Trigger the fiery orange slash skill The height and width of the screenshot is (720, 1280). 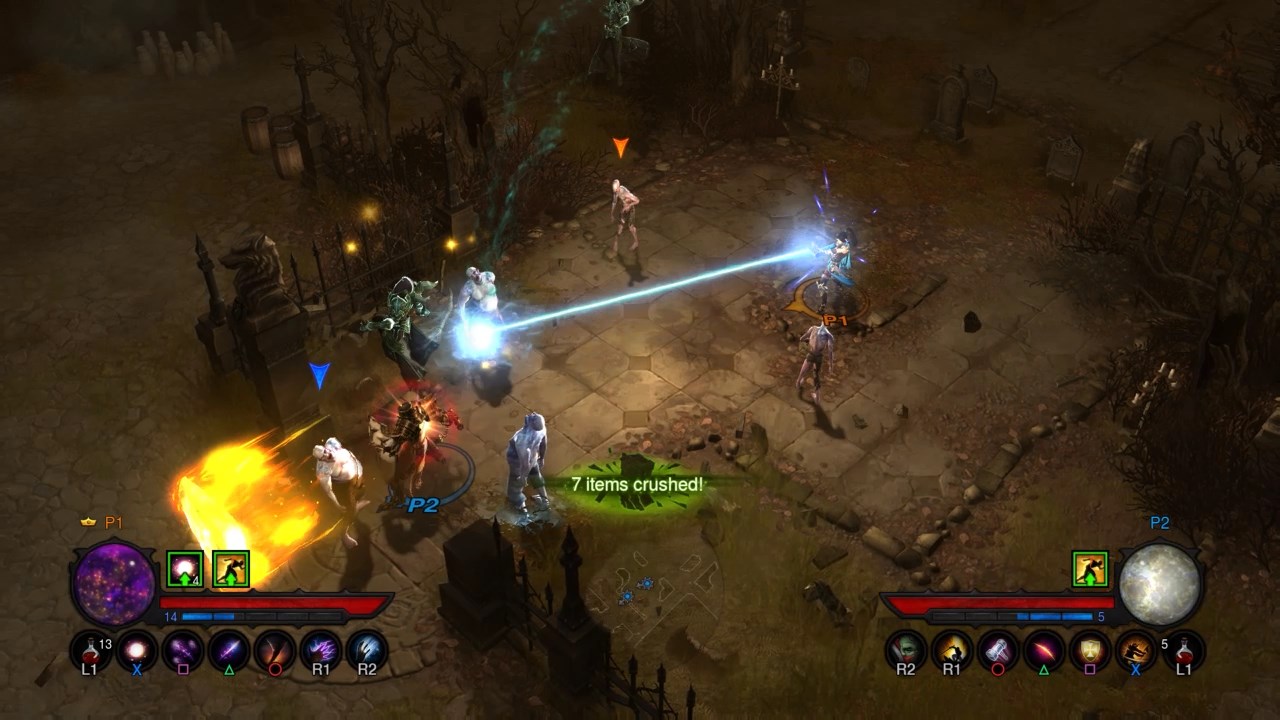pos(275,650)
